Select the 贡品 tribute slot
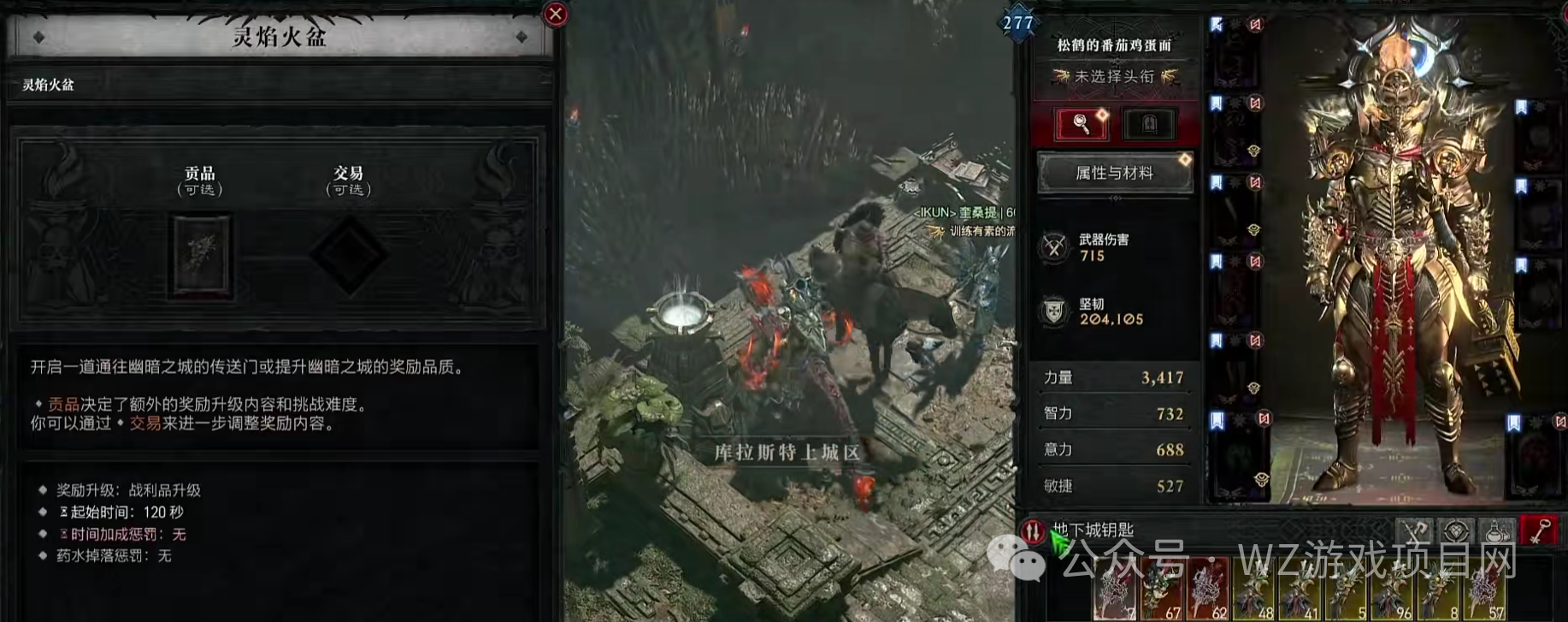This screenshot has height=622, width=1568. click(203, 256)
